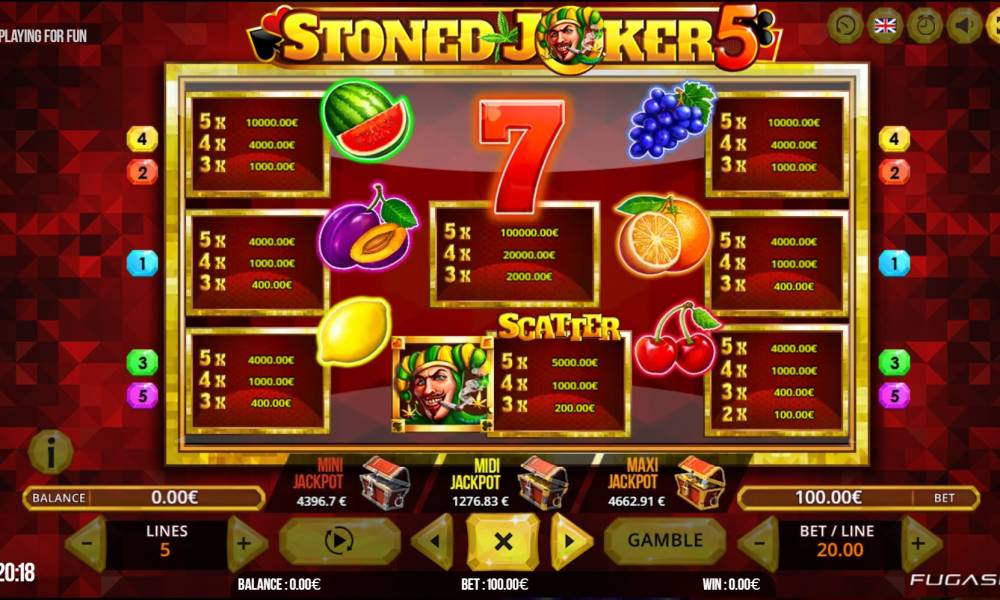Raise the bet per line

920,543
